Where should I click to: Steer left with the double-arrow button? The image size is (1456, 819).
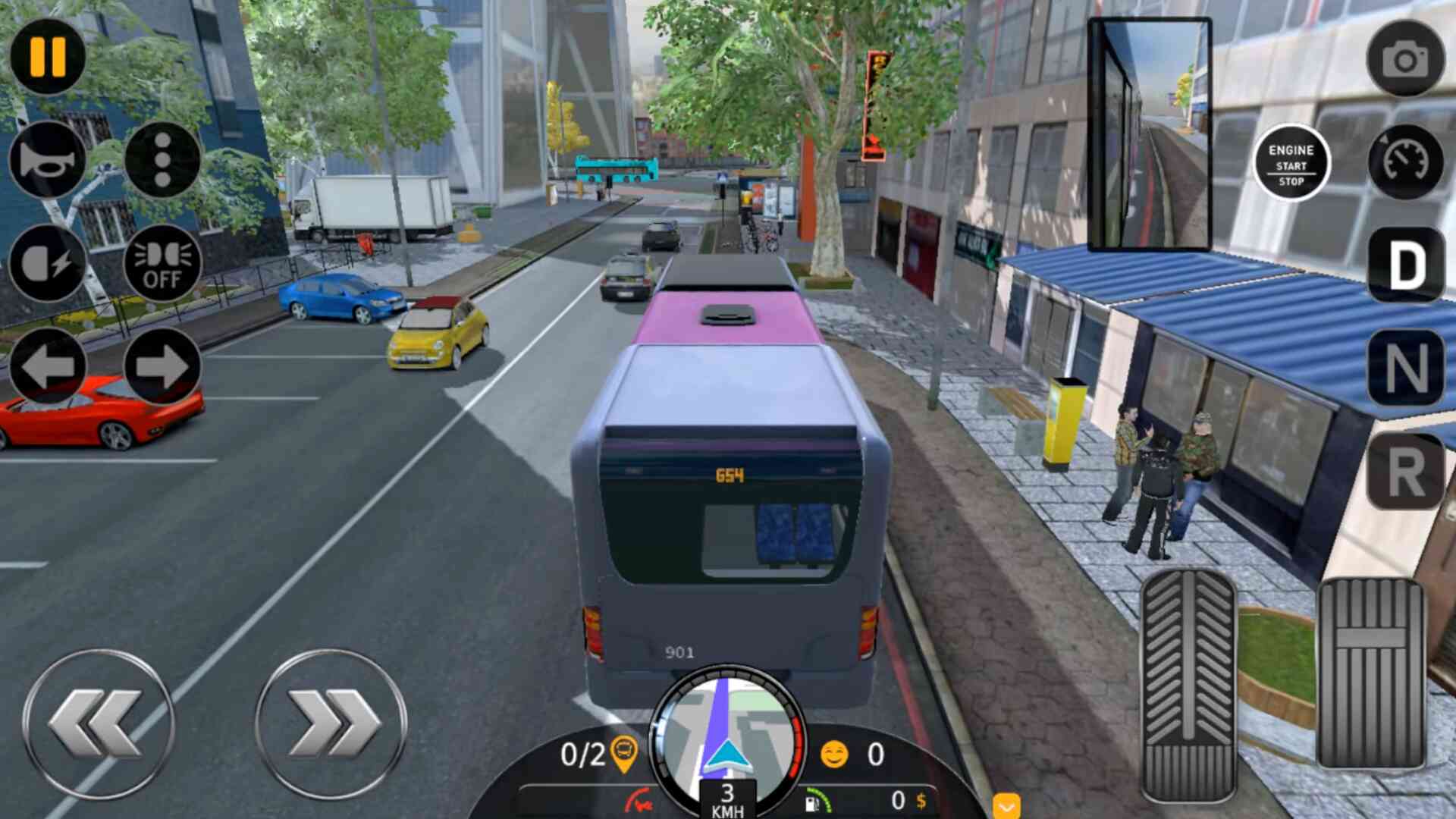(99, 724)
